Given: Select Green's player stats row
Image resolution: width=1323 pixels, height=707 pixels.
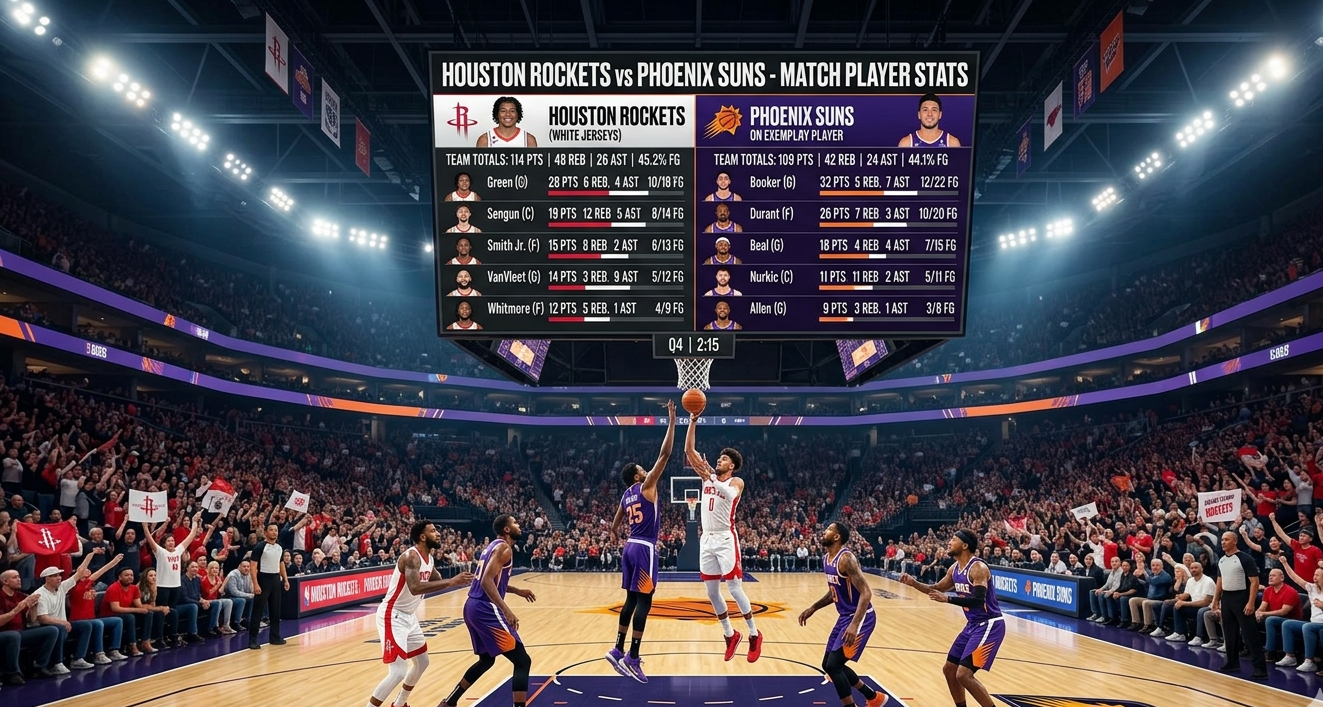Looking at the screenshot, I should coord(566,183).
